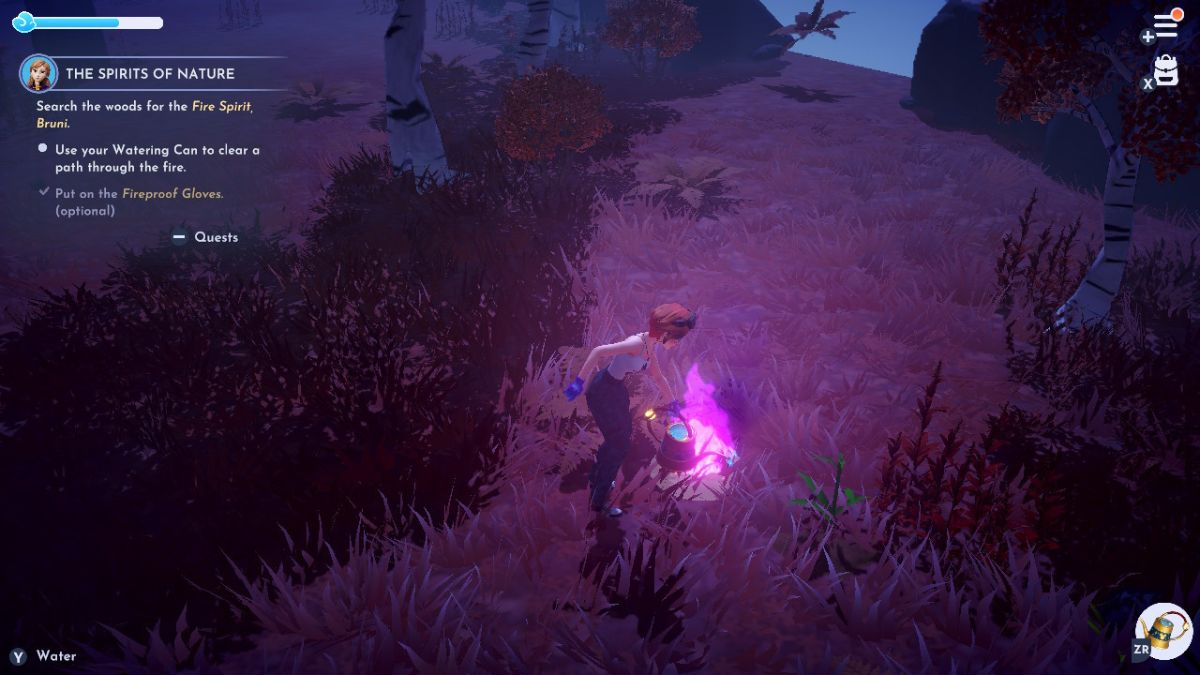Open The Spirits of Nature quest title
1200x675 pixels.
pos(150,73)
